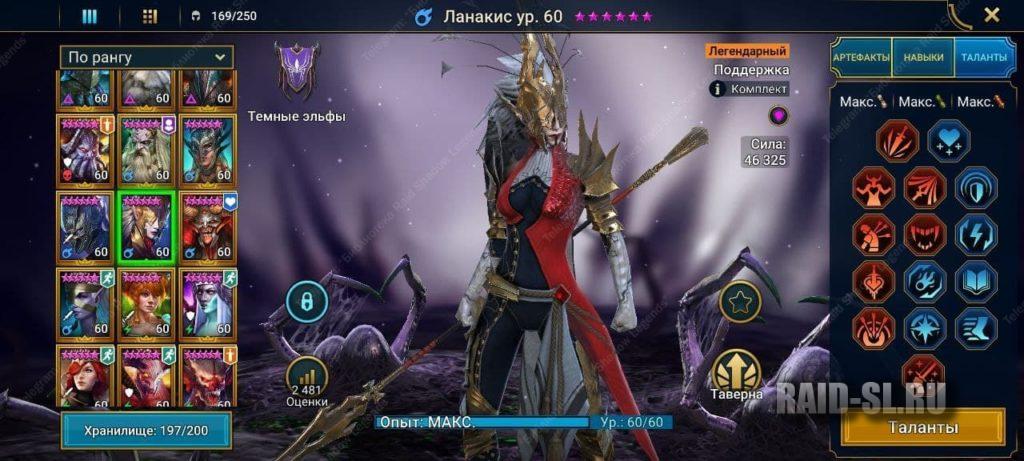Open the Таверна upgrade shortcut
The height and width of the screenshot is (461, 1024).
[x=739, y=374]
